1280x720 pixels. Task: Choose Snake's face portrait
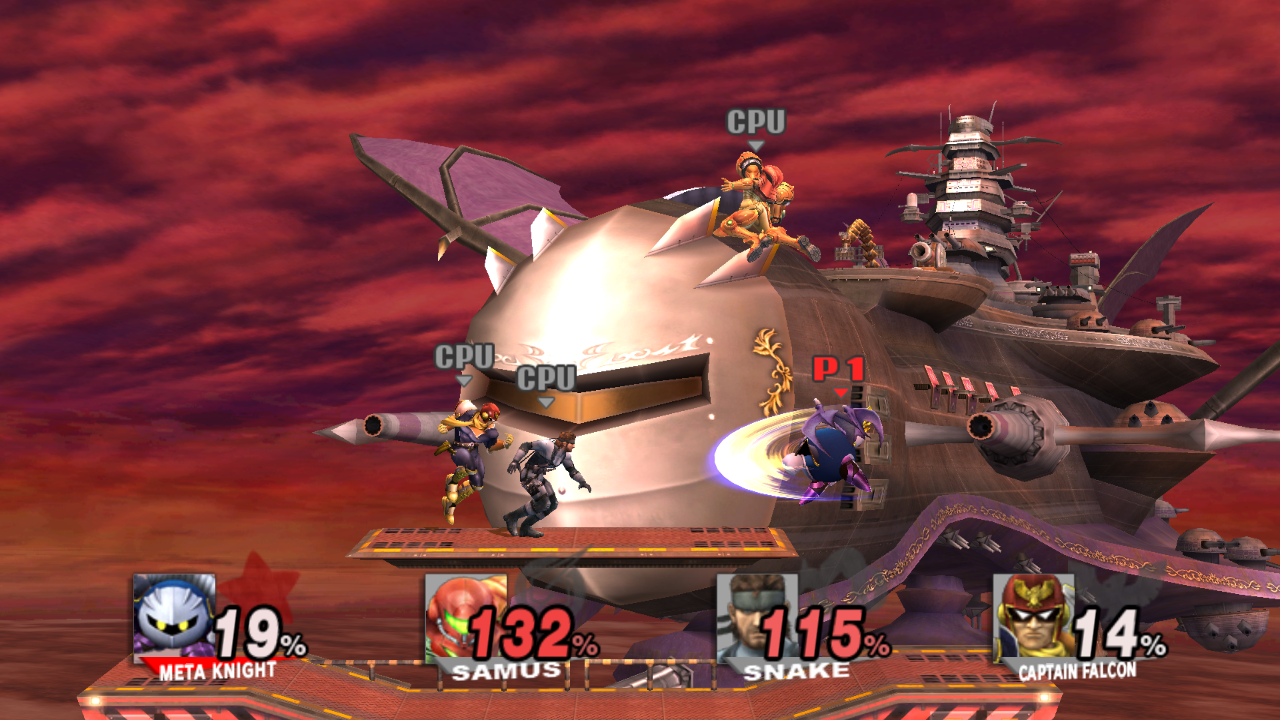click(755, 617)
